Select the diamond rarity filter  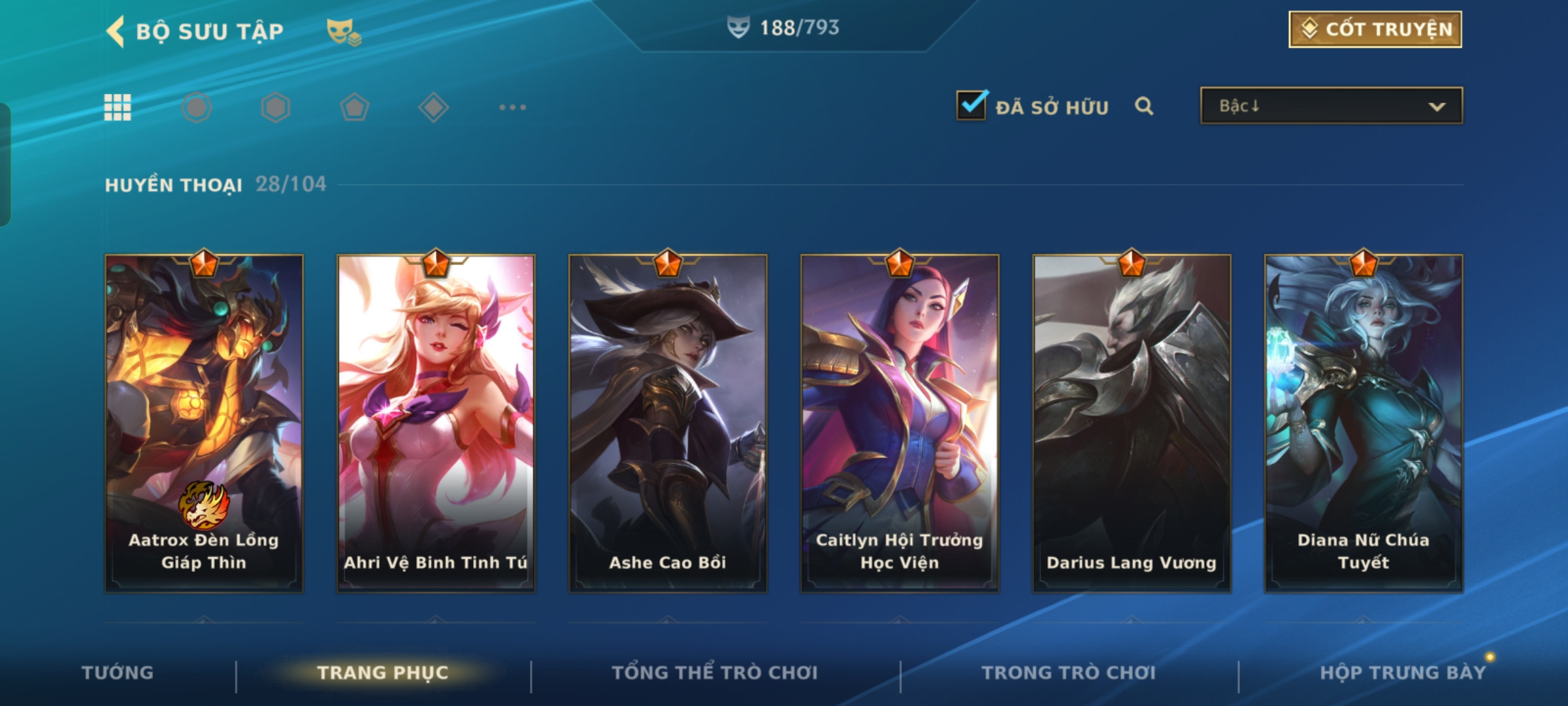tap(433, 107)
